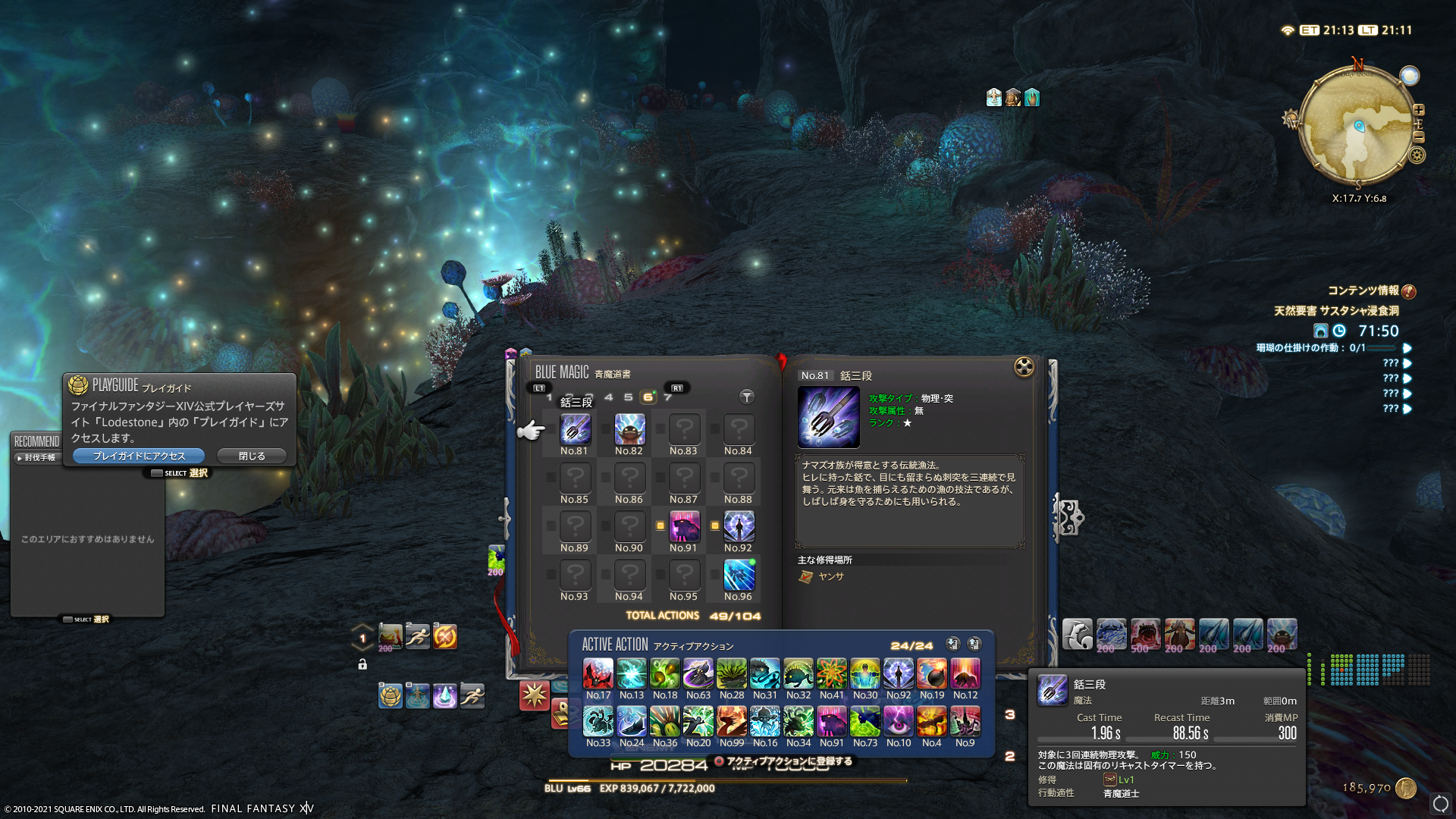Image resolution: width=1456 pixels, height=819 pixels.
Task: Click the No.17 icon in Active Action panel
Action: tap(598, 673)
